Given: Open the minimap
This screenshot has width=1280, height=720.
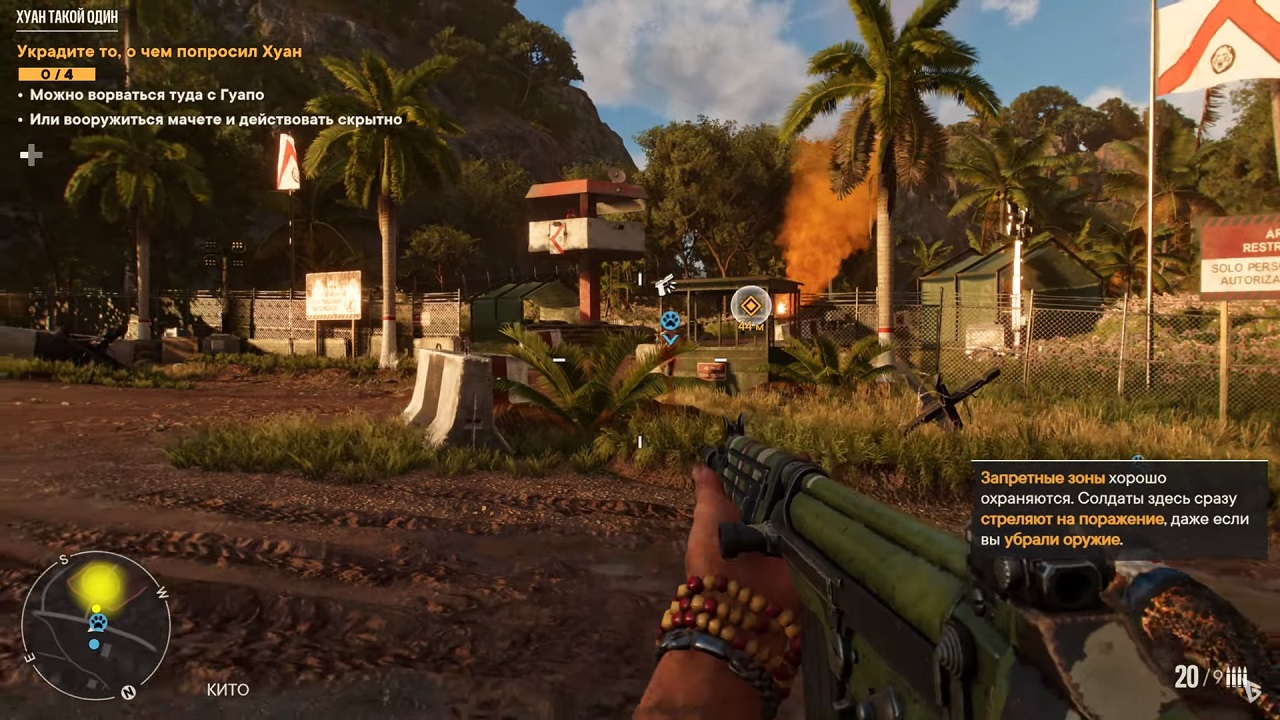Looking at the screenshot, I should coord(96,625).
